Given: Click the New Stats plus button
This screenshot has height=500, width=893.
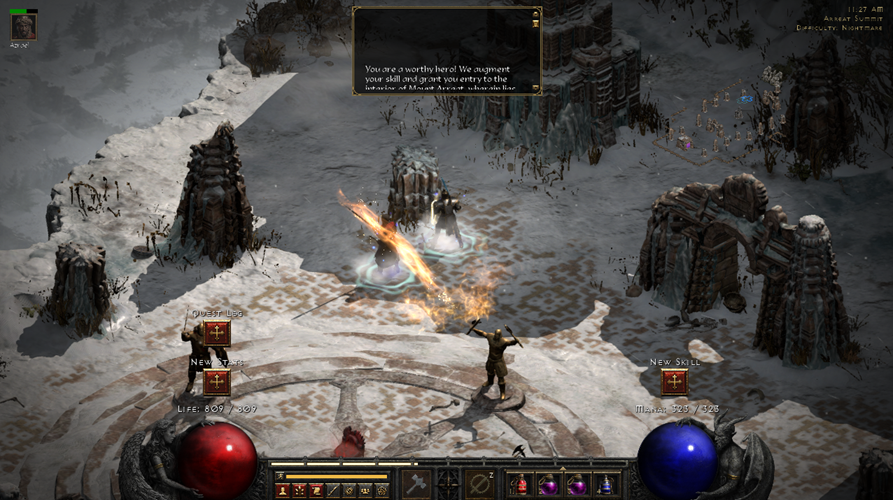Looking at the screenshot, I should [x=217, y=382].
